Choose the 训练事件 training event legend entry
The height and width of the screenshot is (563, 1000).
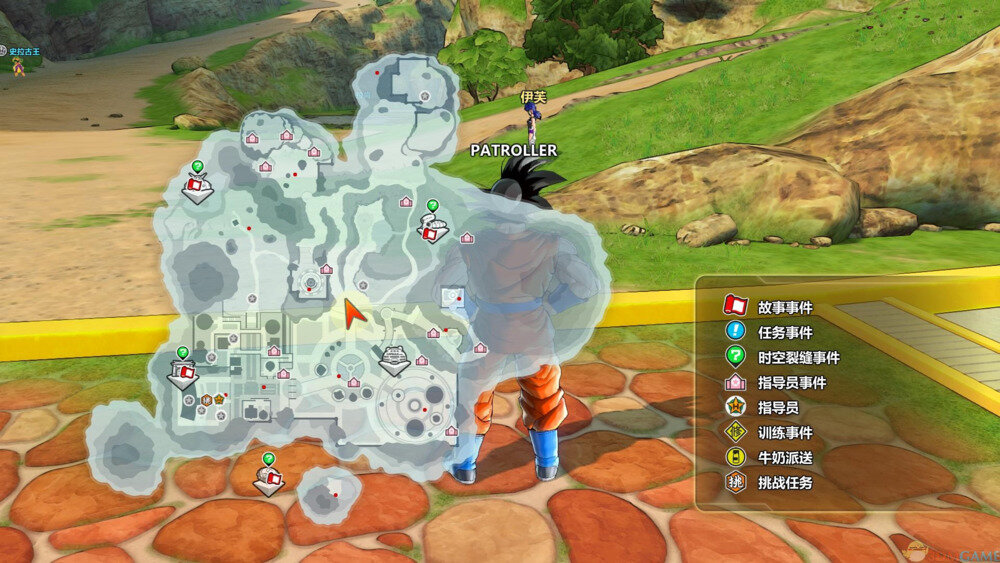[770, 432]
